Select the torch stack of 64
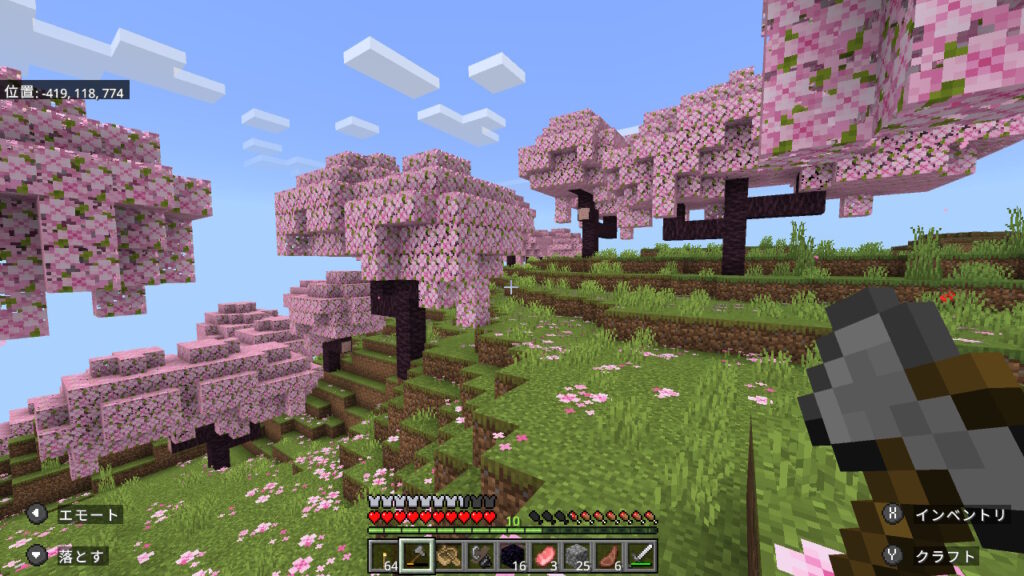Screen dimensions: 1024x576 [x=383, y=555]
